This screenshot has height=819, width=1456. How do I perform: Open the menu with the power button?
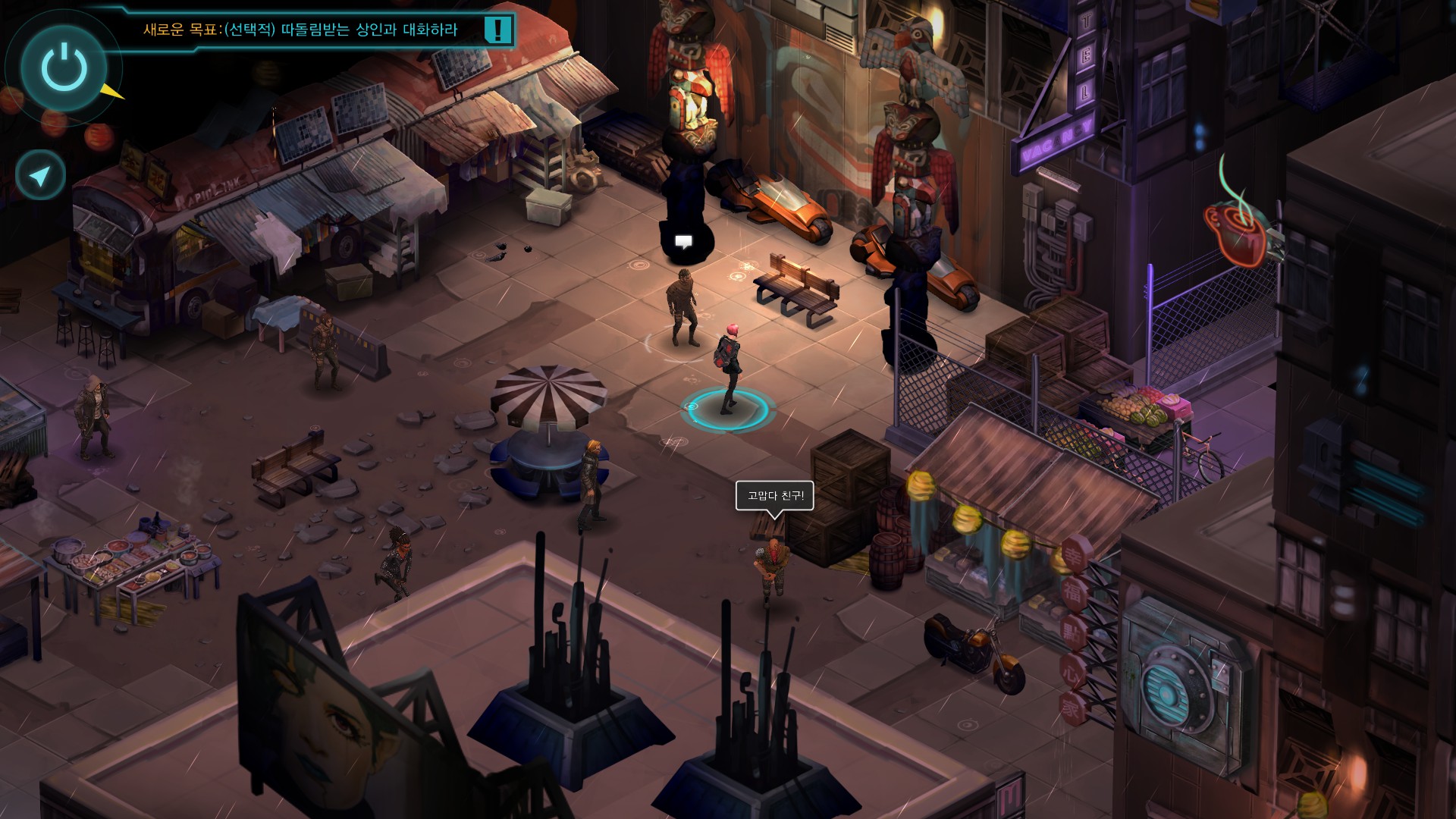tap(64, 67)
